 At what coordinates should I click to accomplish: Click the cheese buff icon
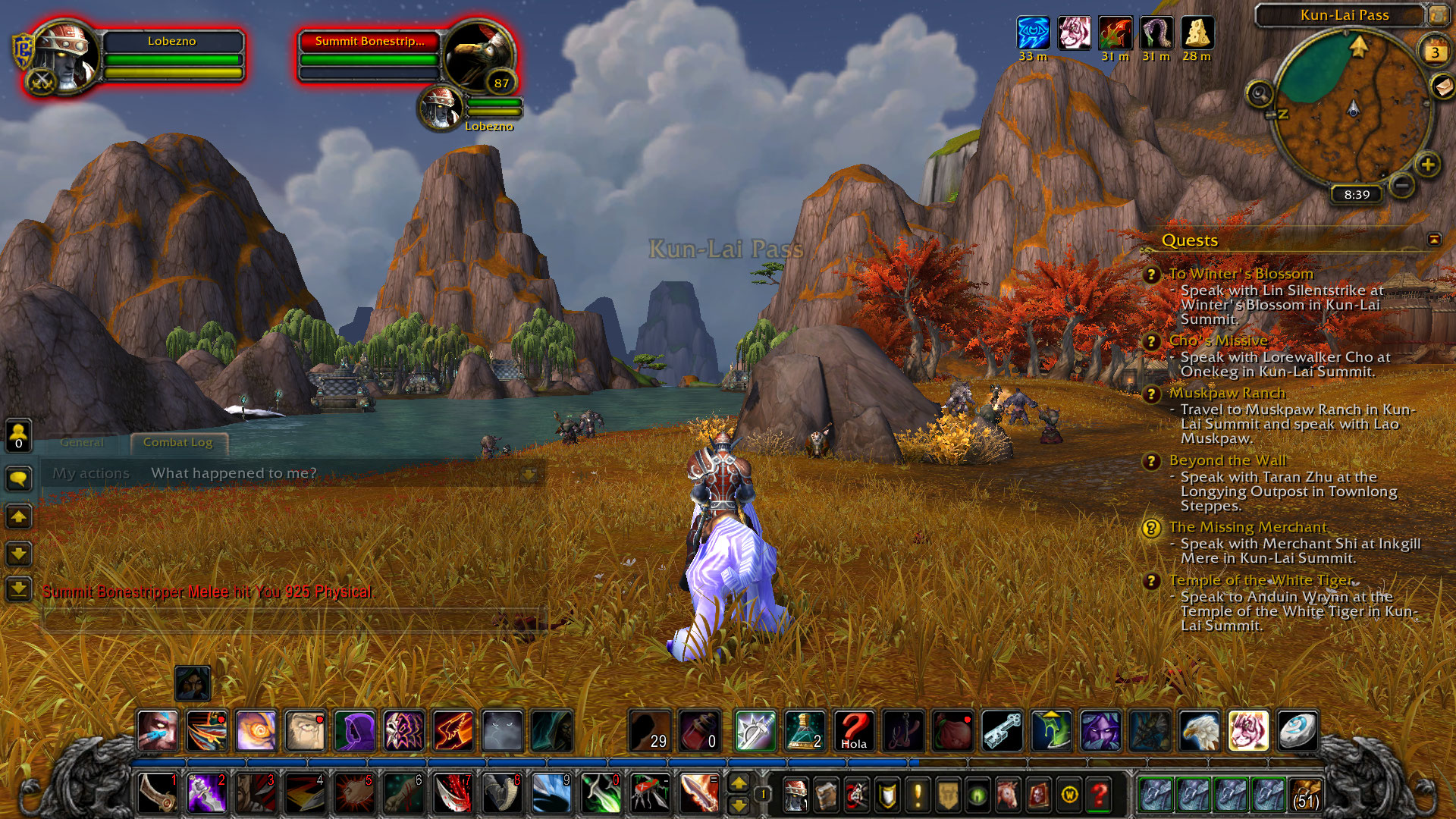click(x=1197, y=33)
